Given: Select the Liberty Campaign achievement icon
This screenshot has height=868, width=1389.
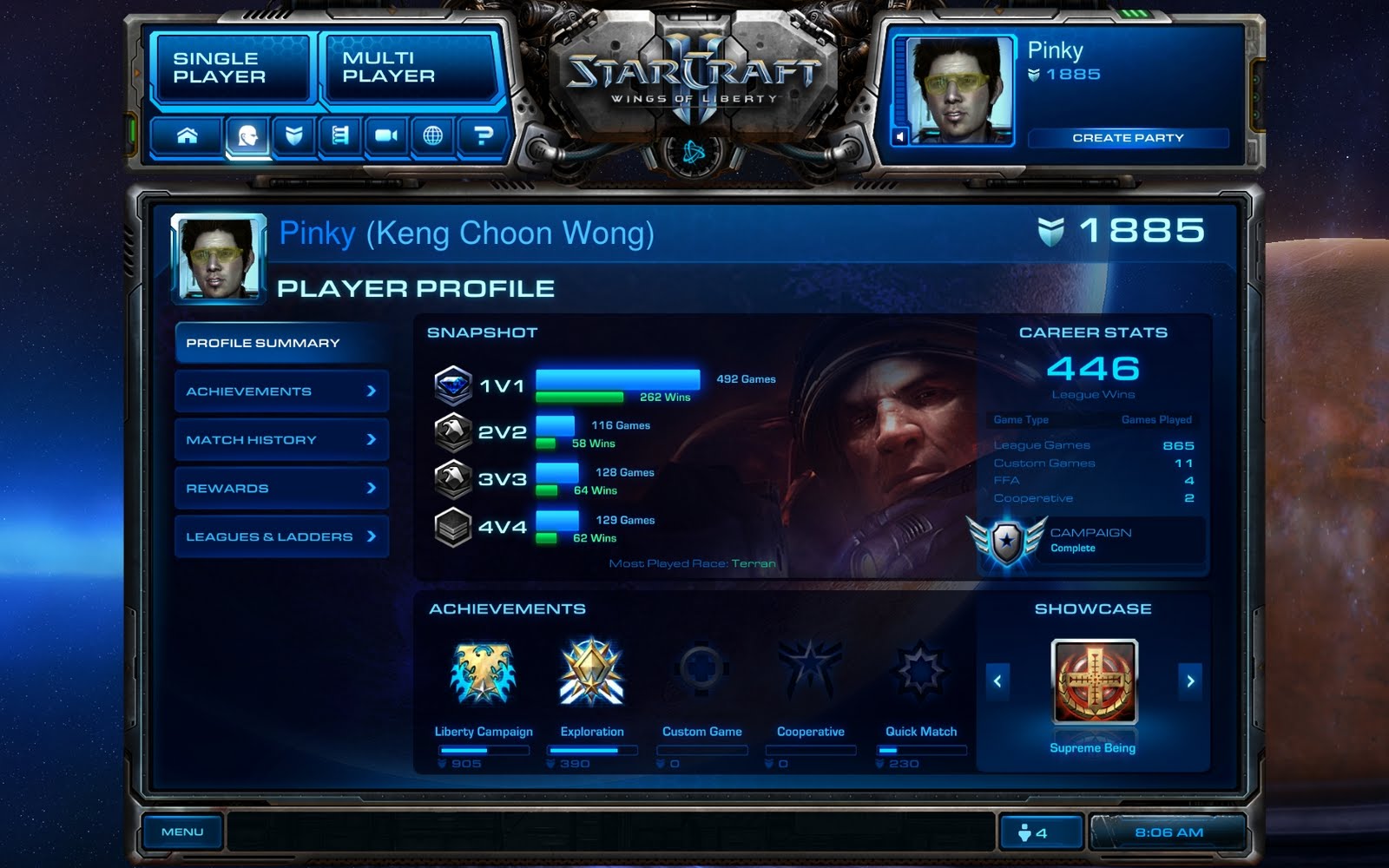Looking at the screenshot, I should tap(483, 674).
